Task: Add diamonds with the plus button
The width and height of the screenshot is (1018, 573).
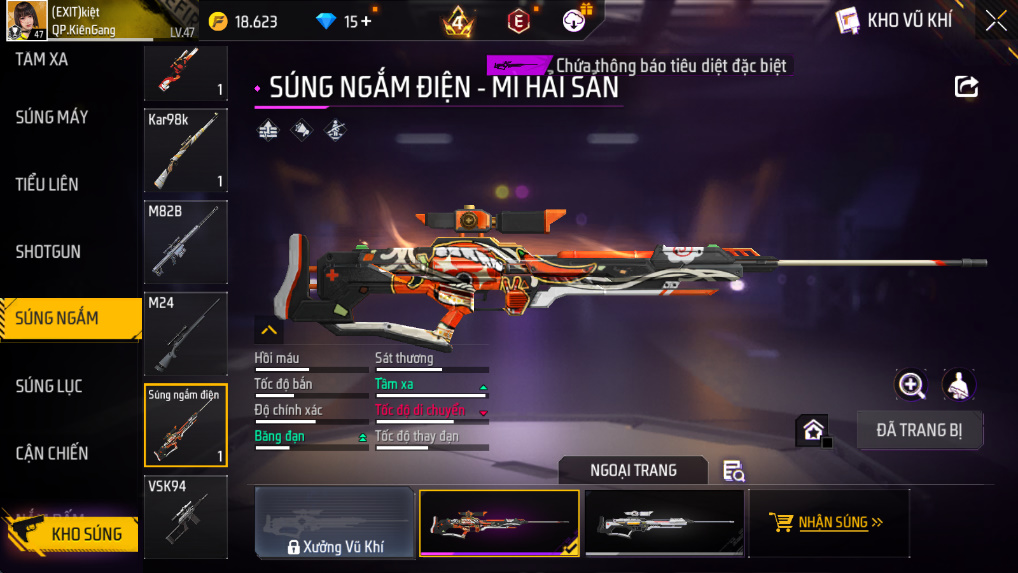Action: 366,21
